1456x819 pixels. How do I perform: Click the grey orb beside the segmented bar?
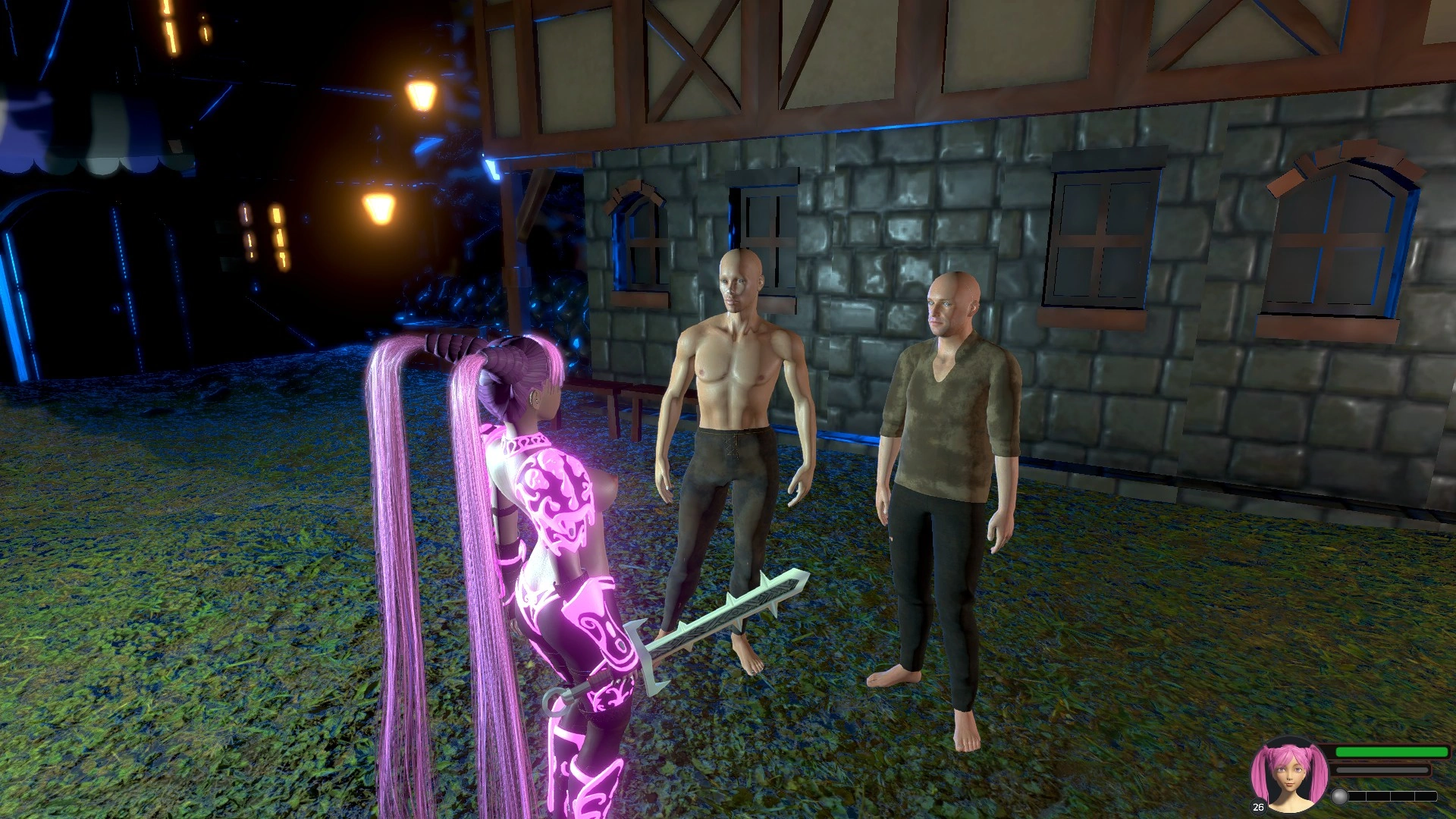pos(1340,796)
